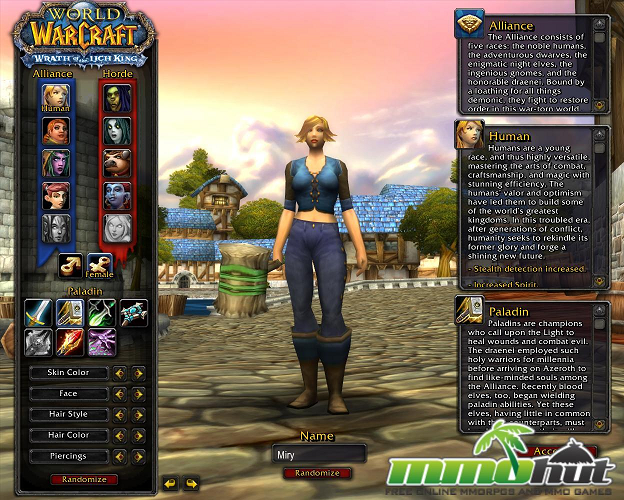This screenshot has height=500, width=624.
Task: Click the character Name text field
Action: tap(319, 454)
